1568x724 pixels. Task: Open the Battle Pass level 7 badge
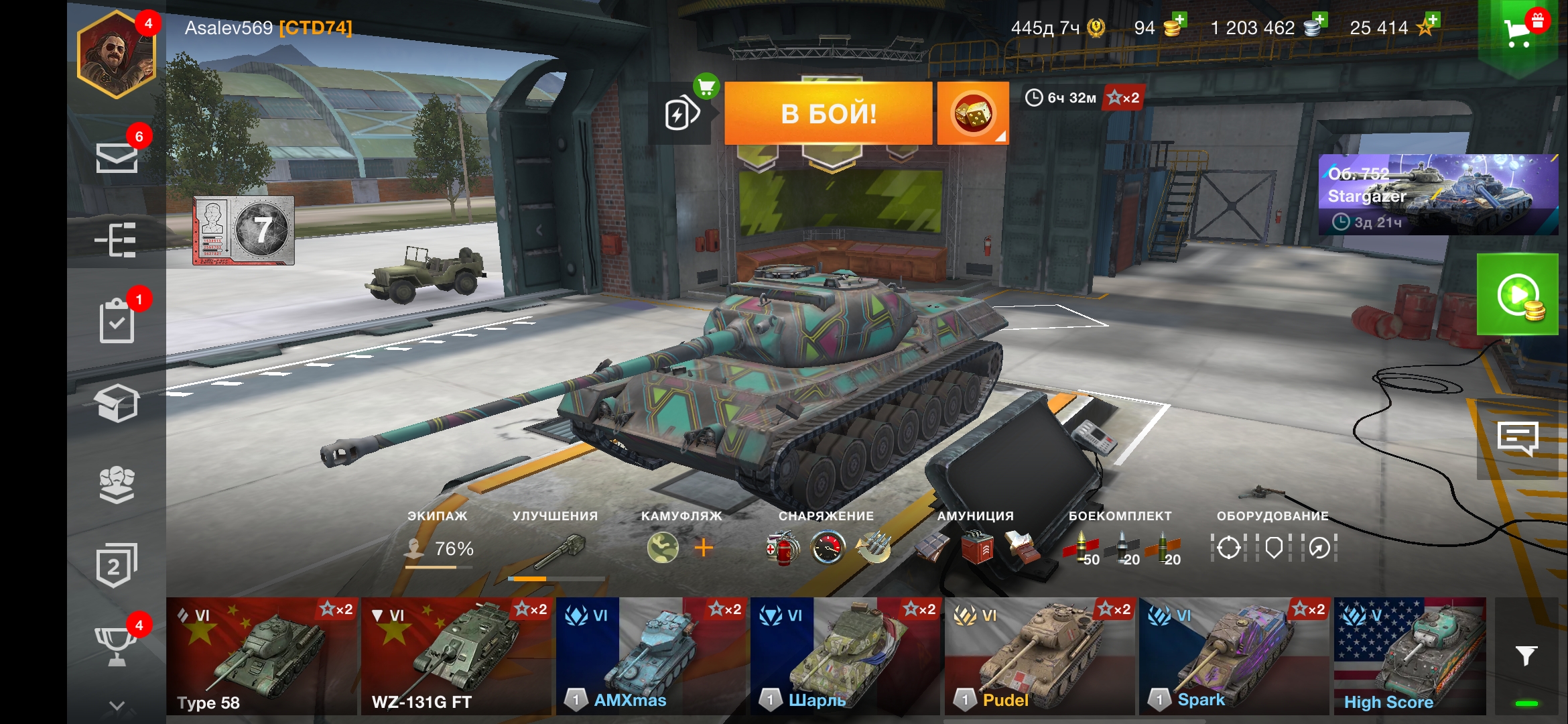[244, 231]
